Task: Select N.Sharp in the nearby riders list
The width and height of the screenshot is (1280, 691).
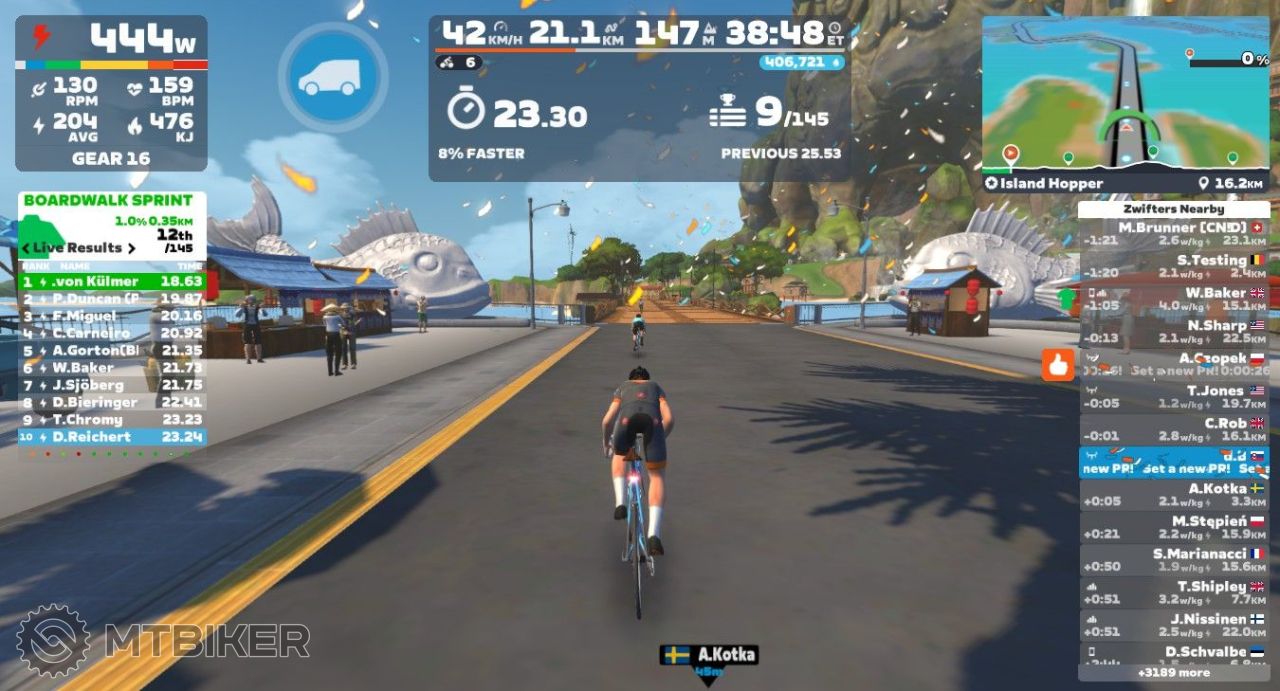Action: click(1173, 331)
